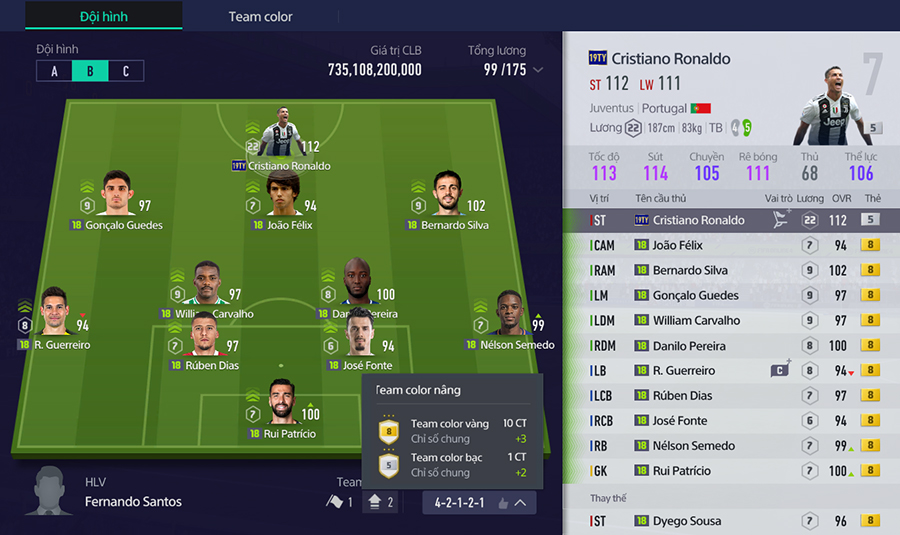Switch to the Team color tab
This screenshot has width=900, height=535.
pos(260,16)
